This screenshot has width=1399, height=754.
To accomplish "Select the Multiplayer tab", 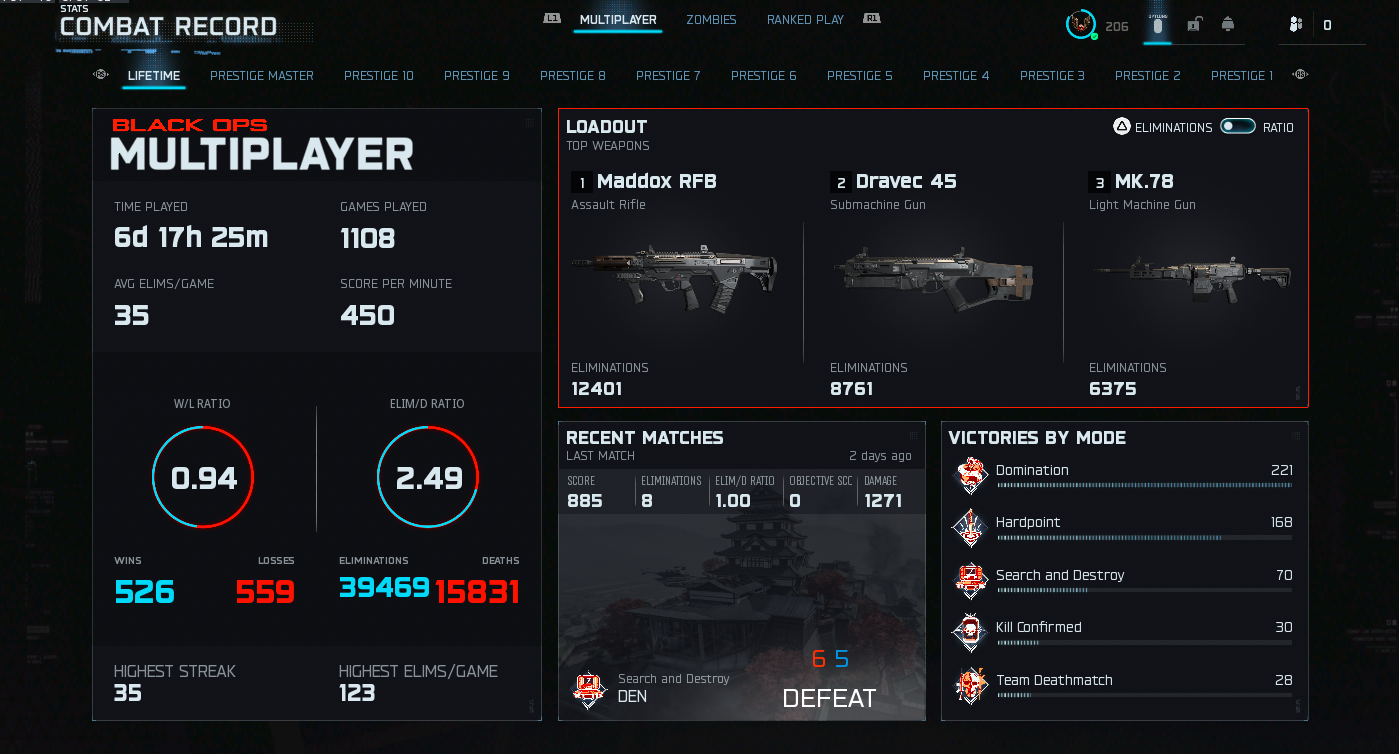I will tap(618, 19).
